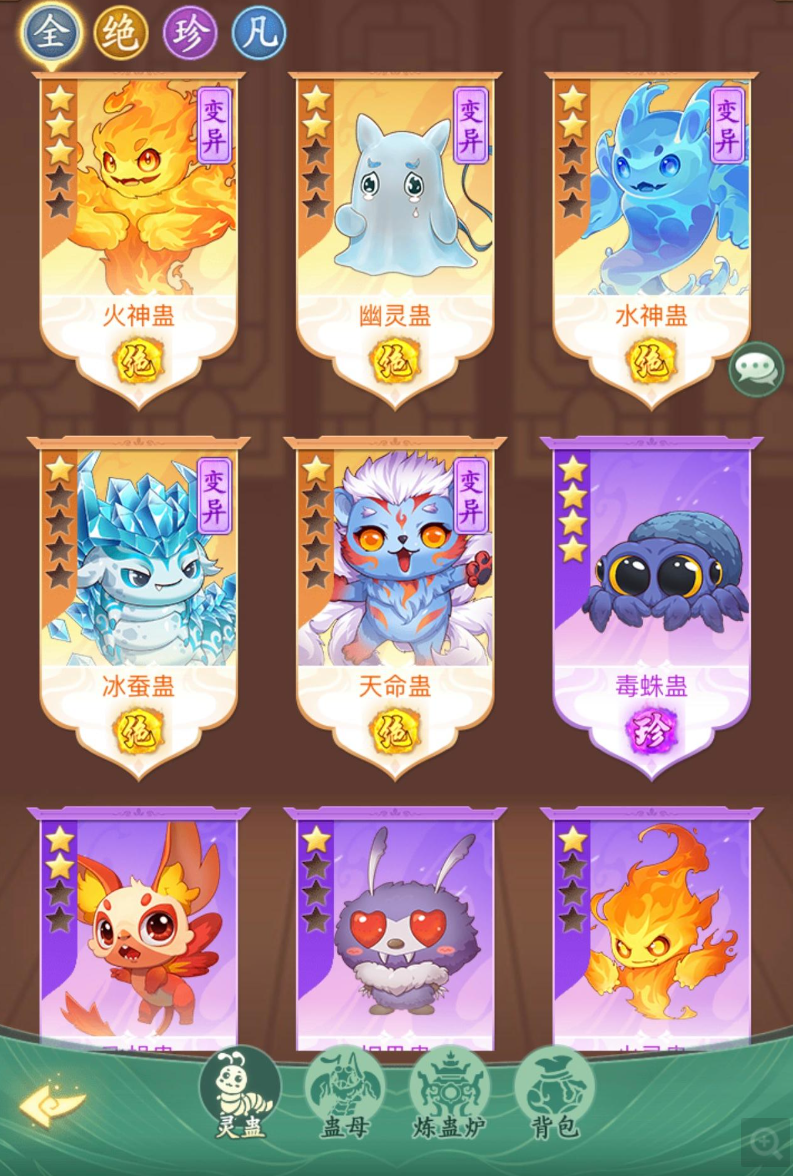Open the 蛊母 bottom tab
The height and width of the screenshot is (1176, 793).
pyautogui.click(x=344, y=1097)
